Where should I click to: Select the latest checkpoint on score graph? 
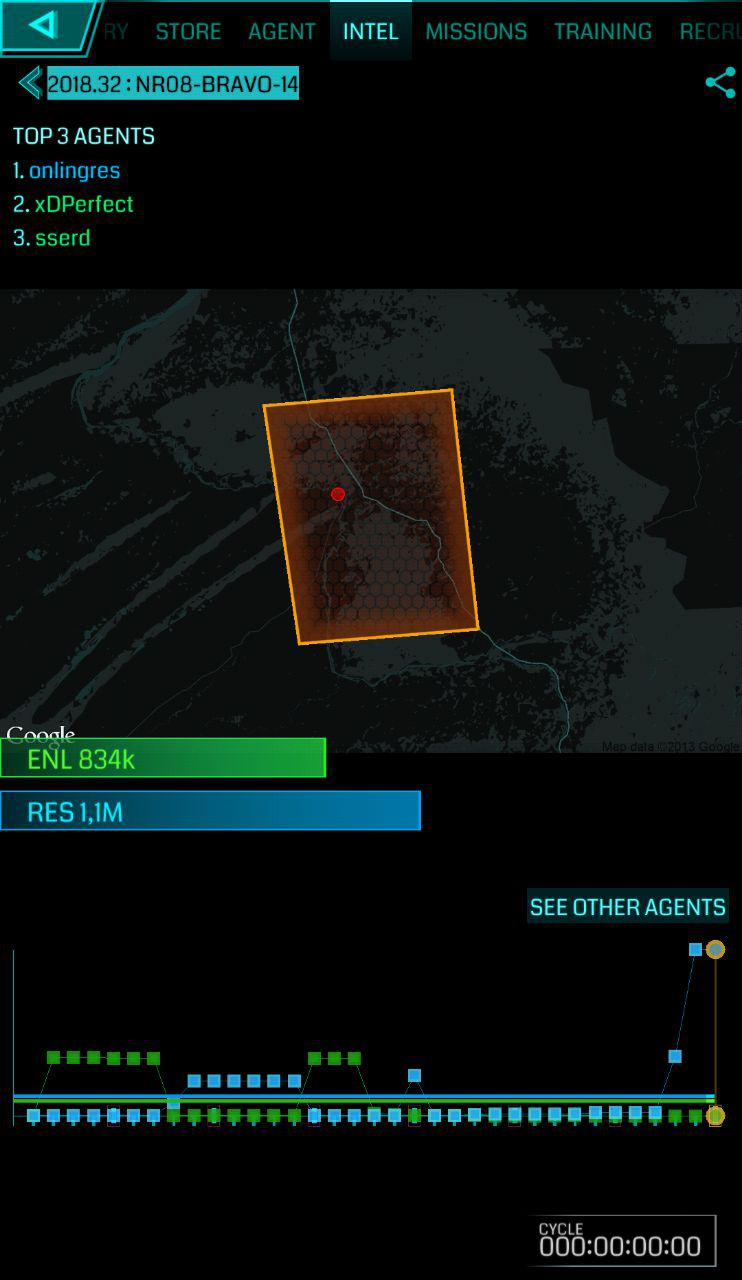pyautogui.click(x=715, y=949)
